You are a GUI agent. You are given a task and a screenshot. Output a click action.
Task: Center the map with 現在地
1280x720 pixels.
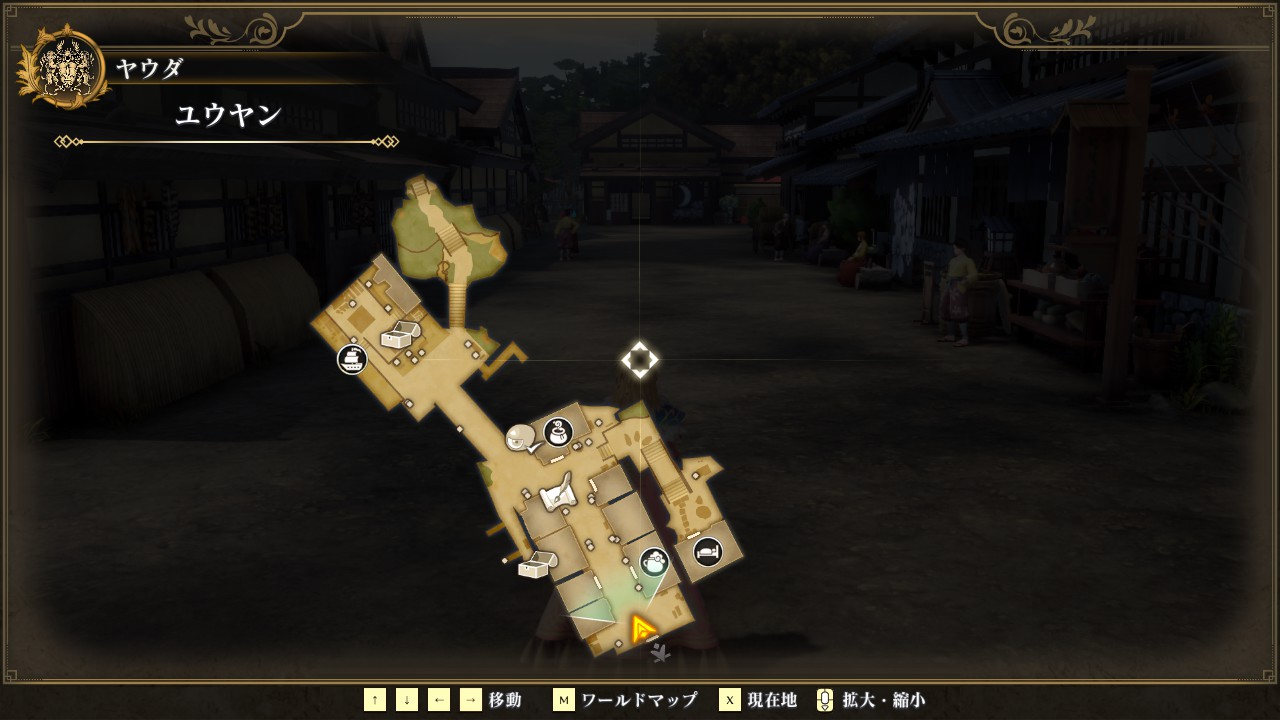click(x=758, y=700)
